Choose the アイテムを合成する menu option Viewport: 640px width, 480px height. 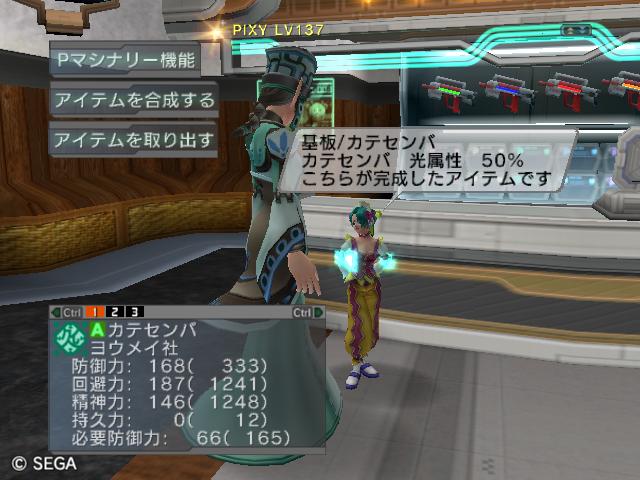133,100
